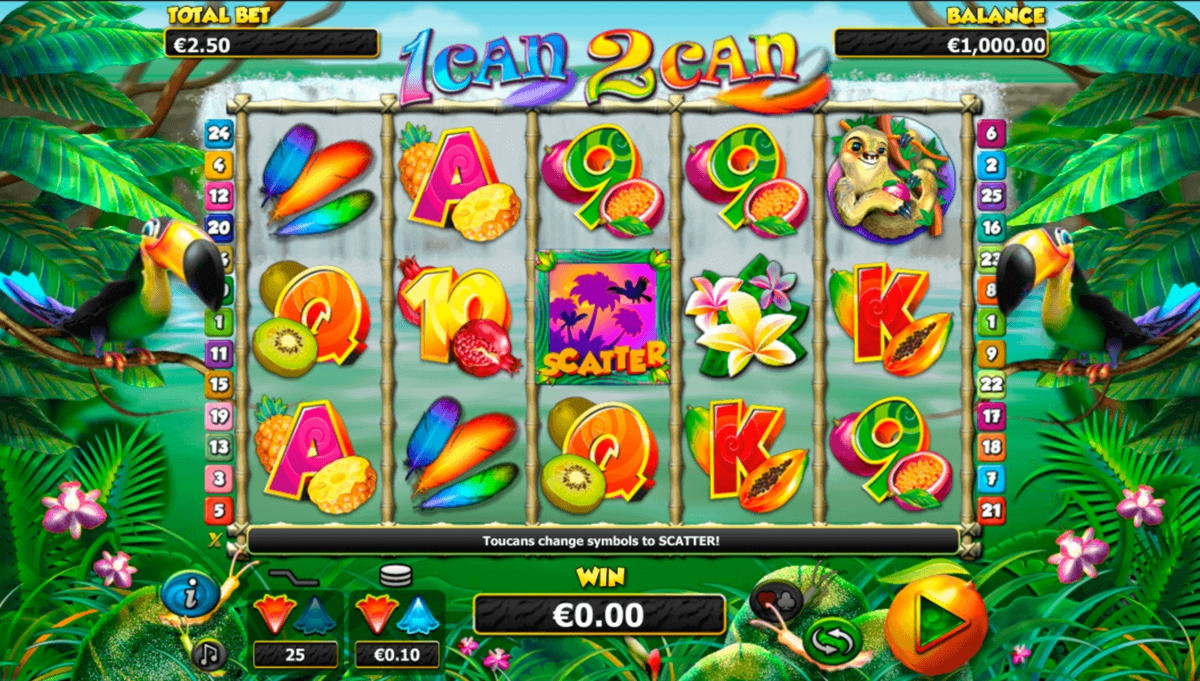Select payline marker number 16
1200x681 pixels.
pos(991,228)
